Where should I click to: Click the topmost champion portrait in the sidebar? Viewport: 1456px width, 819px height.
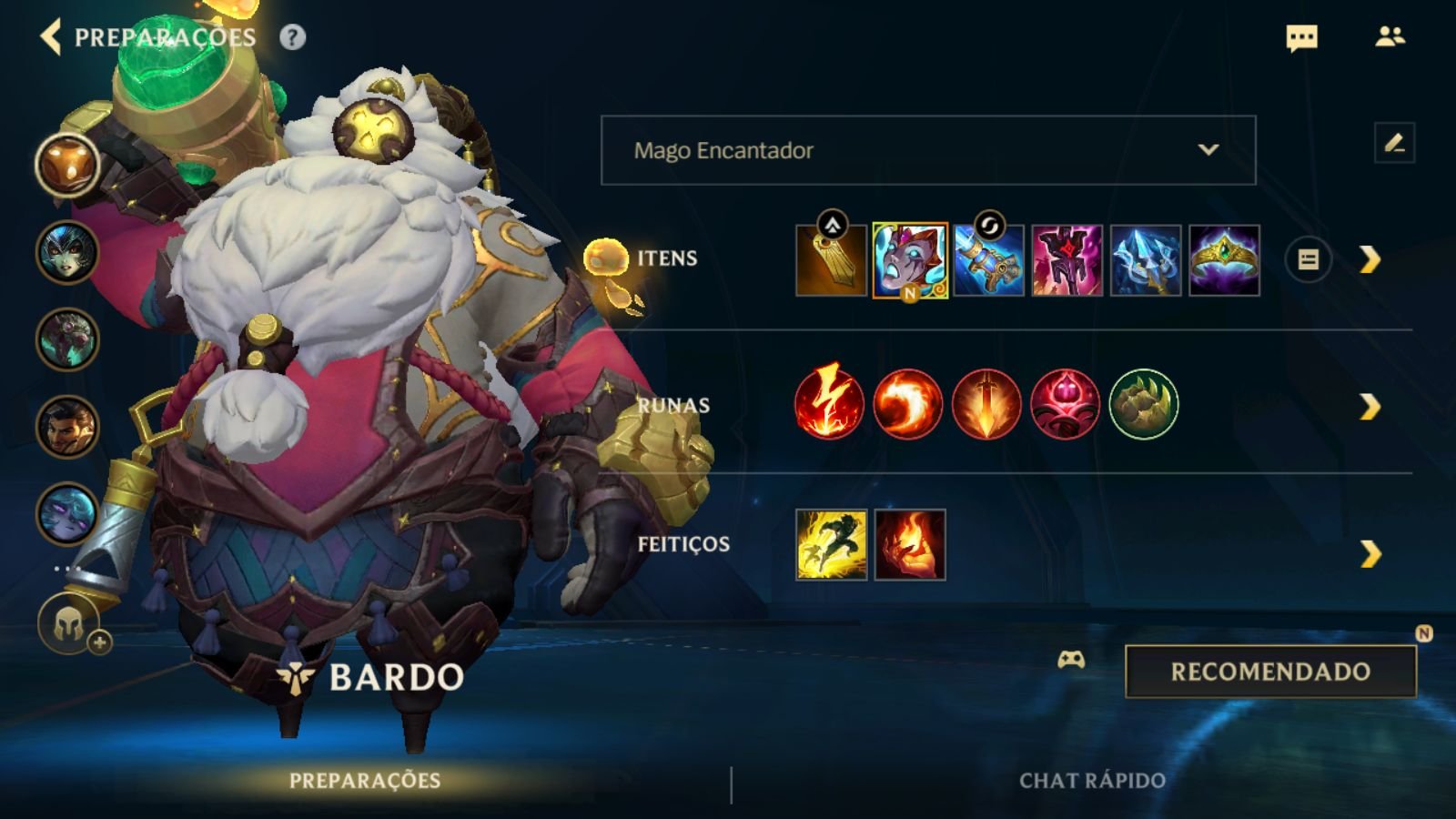pyautogui.click(x=66, y=164)
